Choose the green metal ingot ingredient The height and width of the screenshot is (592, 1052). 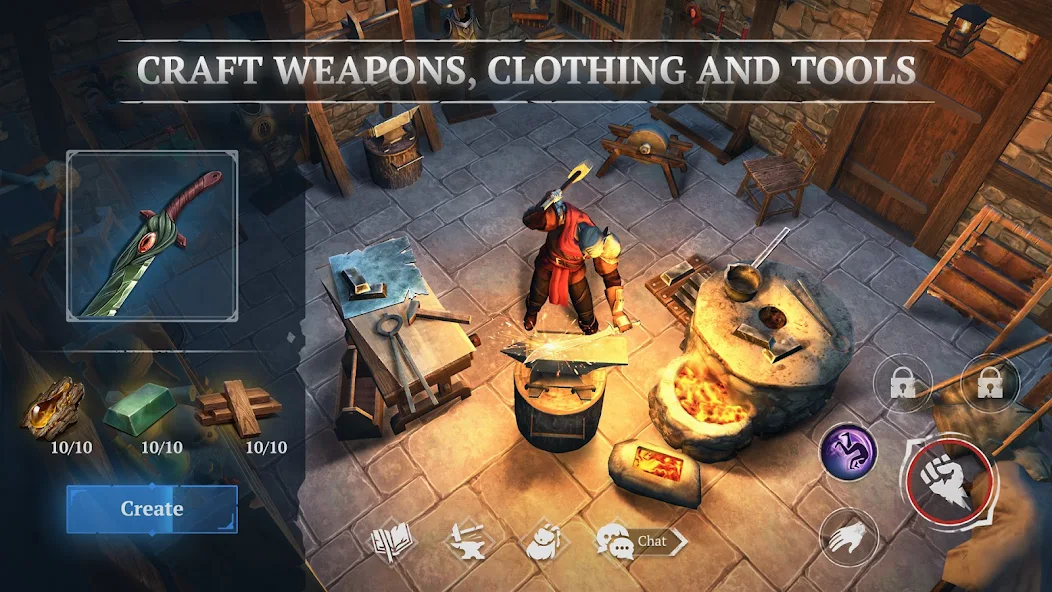[x=140, y=408]
